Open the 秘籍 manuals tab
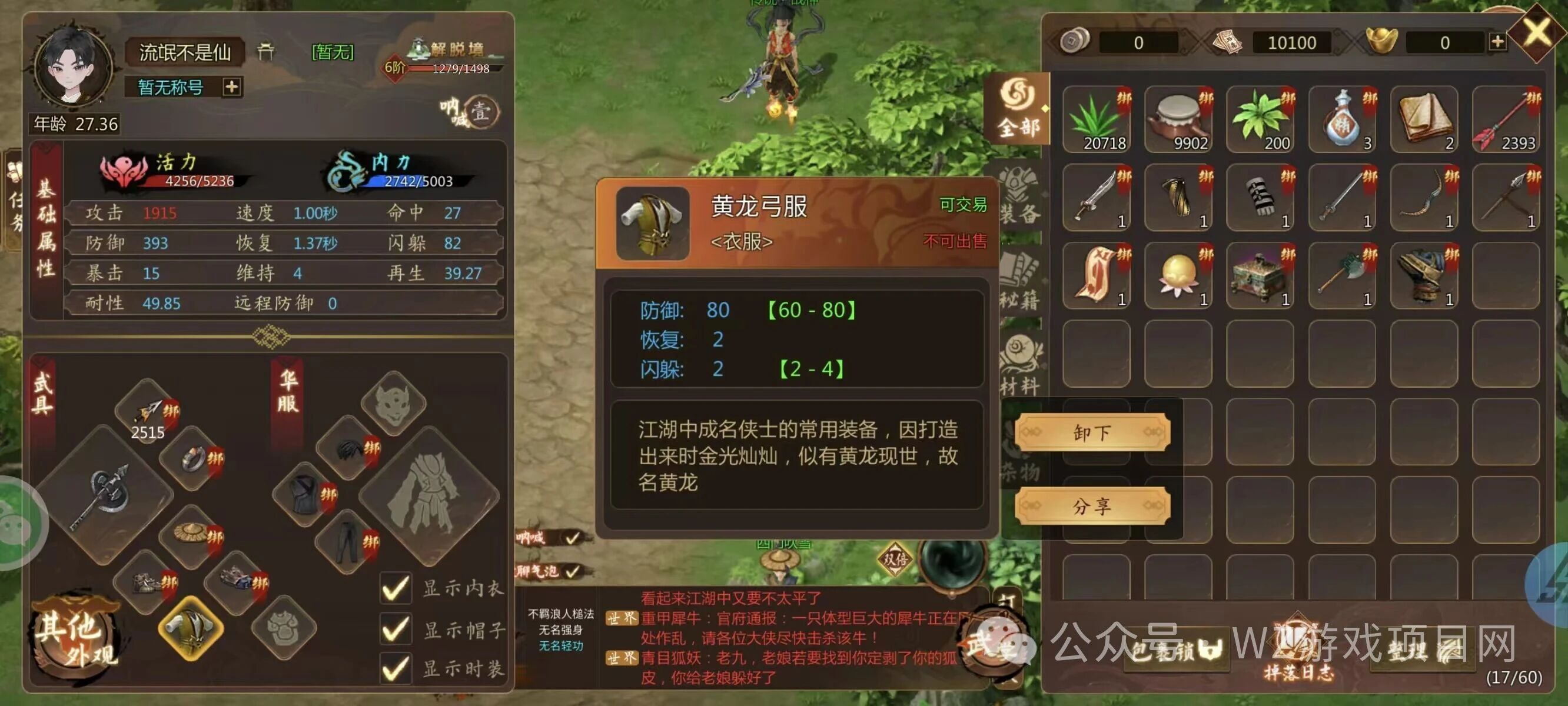Viewport: 1568px width, 706px height. [1020, 281]
